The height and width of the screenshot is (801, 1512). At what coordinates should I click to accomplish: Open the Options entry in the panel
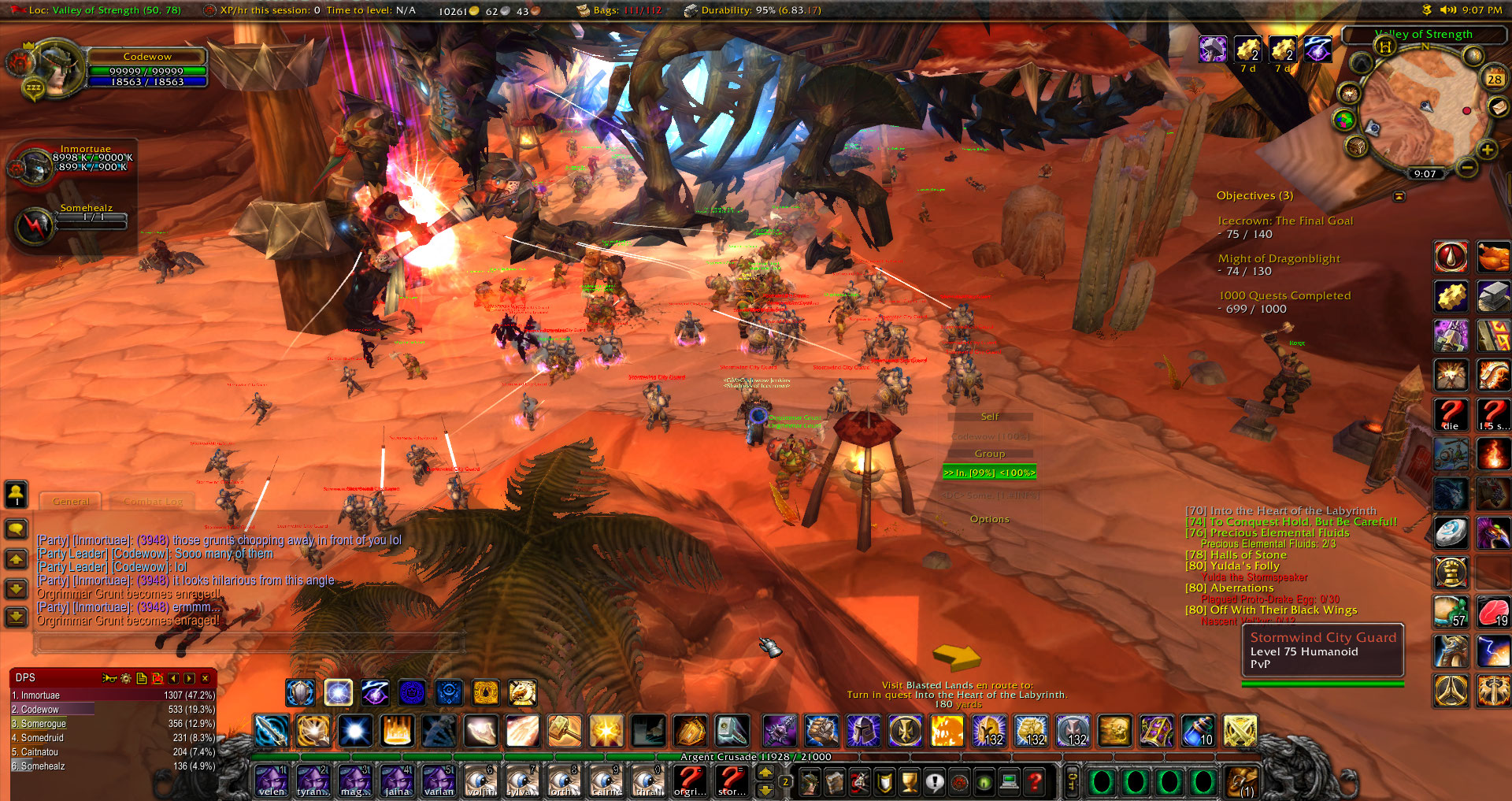pos(989,519)
